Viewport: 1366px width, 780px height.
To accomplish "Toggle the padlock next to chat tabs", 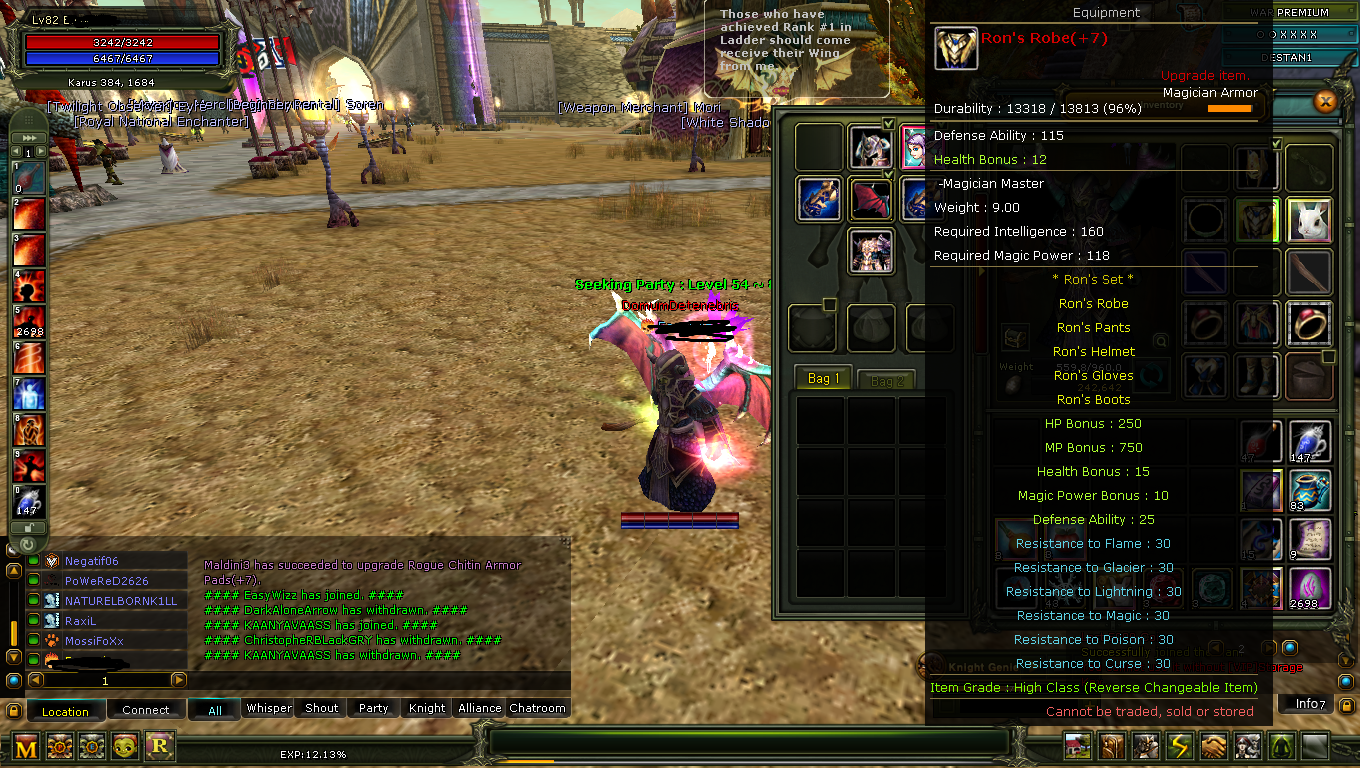I will tap(13, 710).
